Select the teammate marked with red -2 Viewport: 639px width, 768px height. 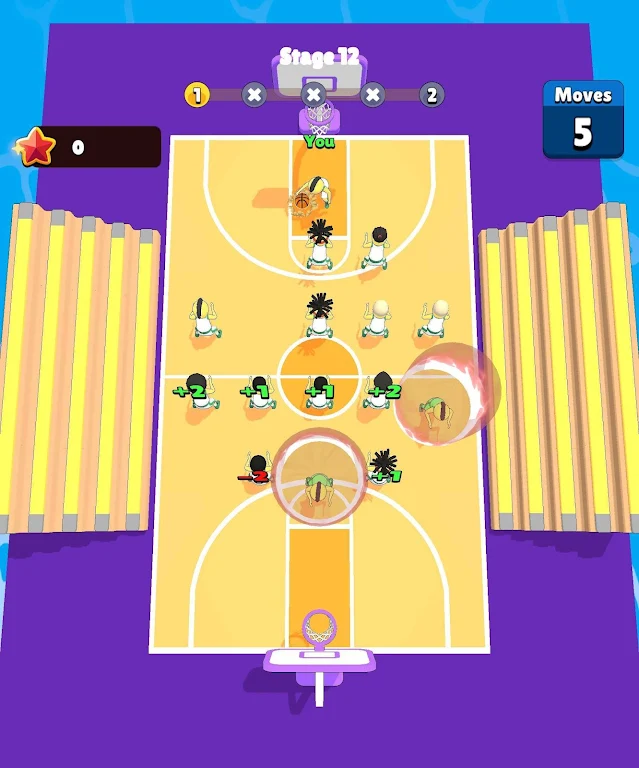[257, 470]
